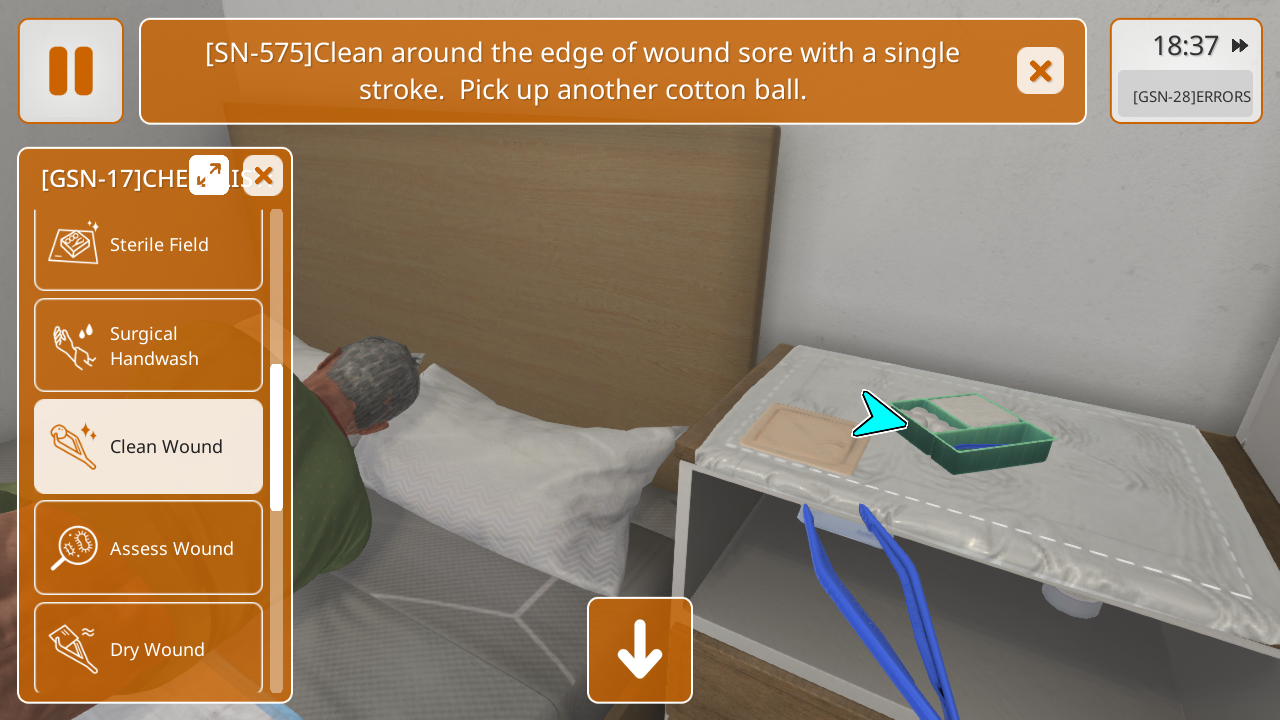Close the checklist panel

click(263, 176)
